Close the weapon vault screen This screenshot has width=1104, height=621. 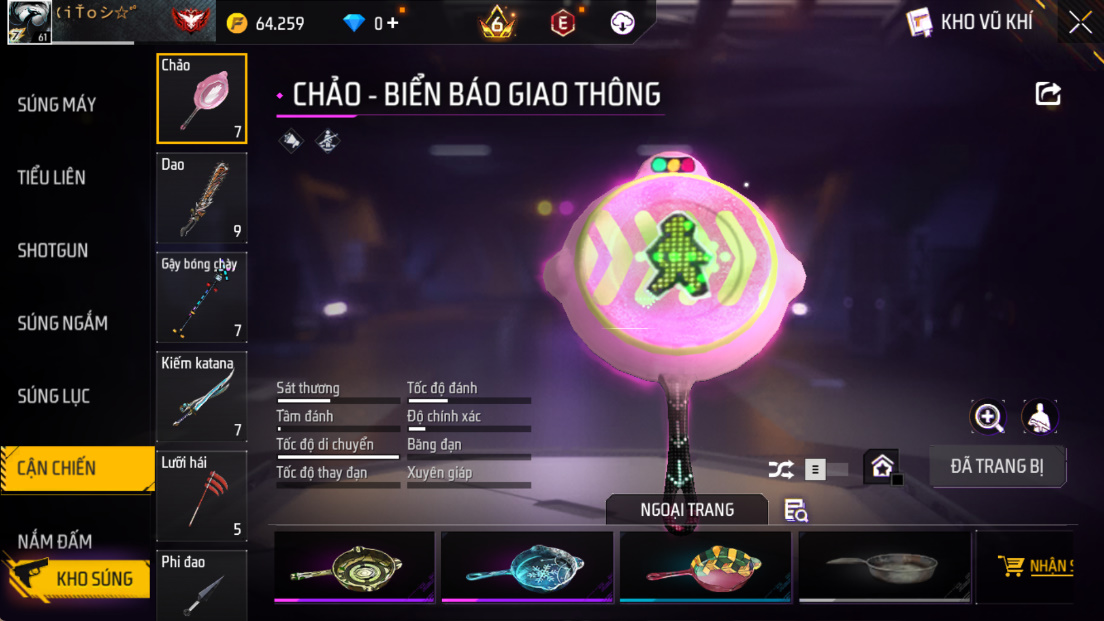(x=1080, y=22)
